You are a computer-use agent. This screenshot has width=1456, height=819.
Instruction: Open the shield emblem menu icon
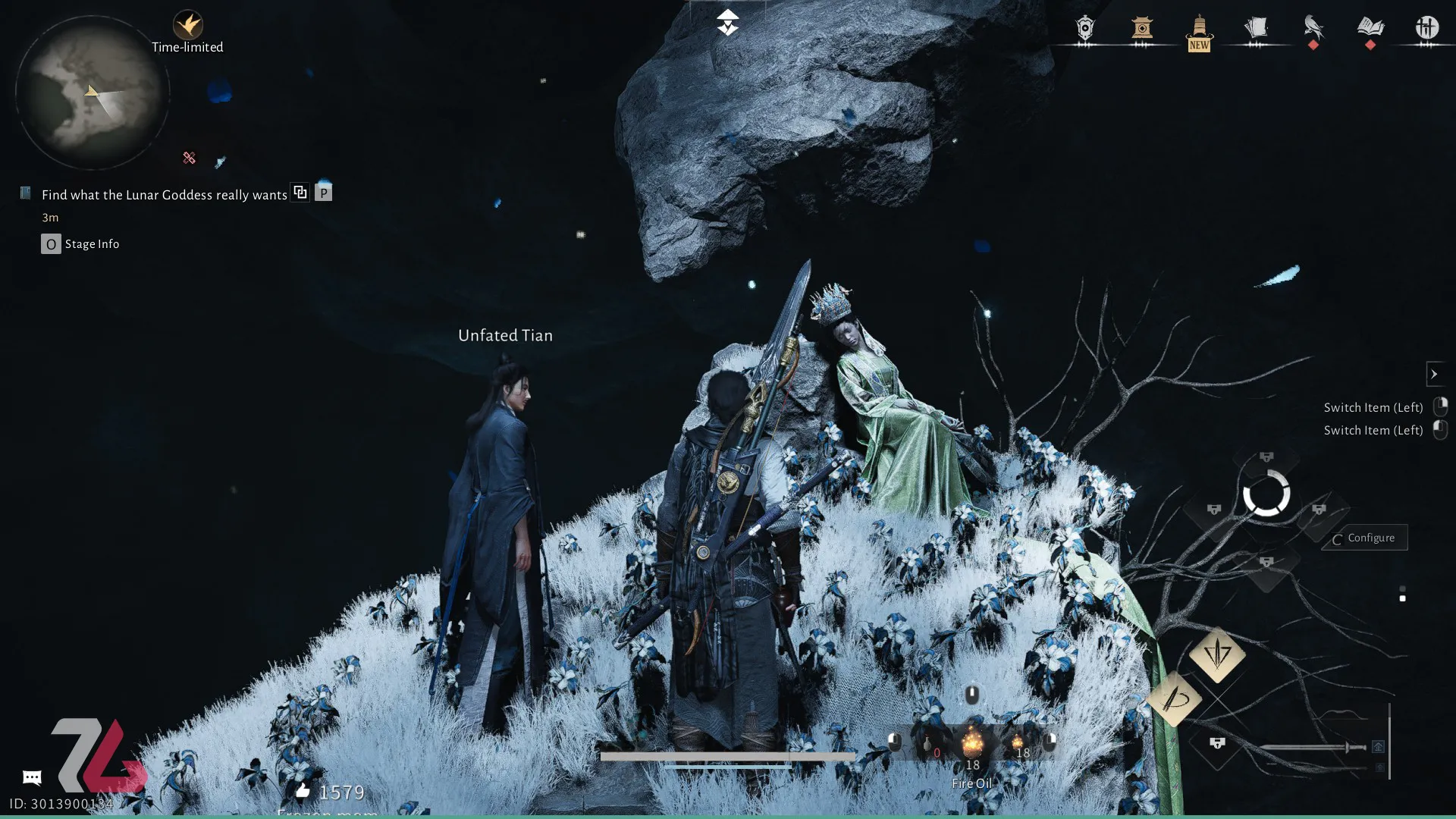pyautogui.click(x=1085, y=29)
